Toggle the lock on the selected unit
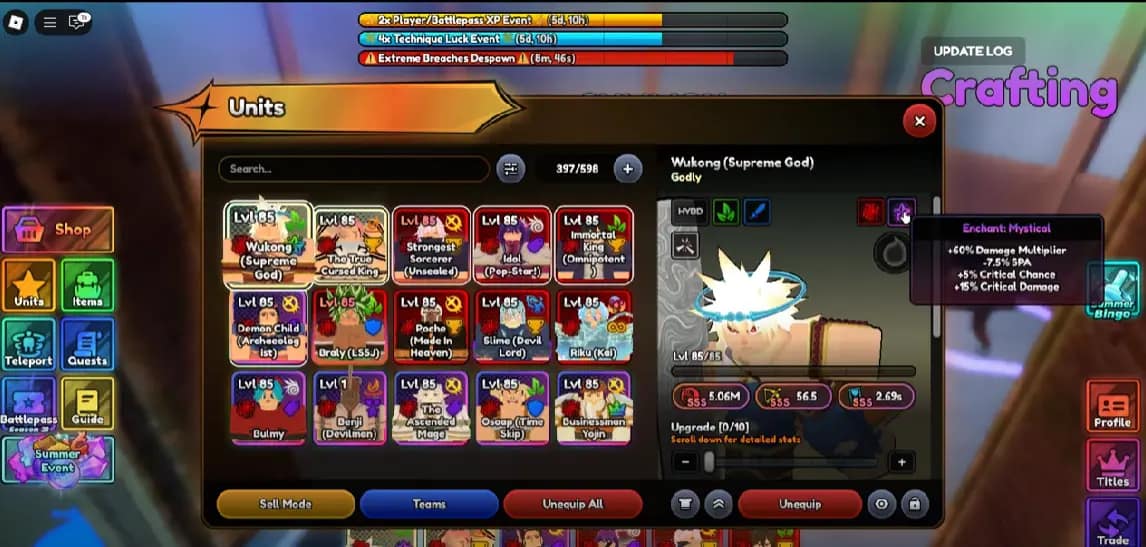Viewport: 1146px width, 547px height. tap(914, 504)
